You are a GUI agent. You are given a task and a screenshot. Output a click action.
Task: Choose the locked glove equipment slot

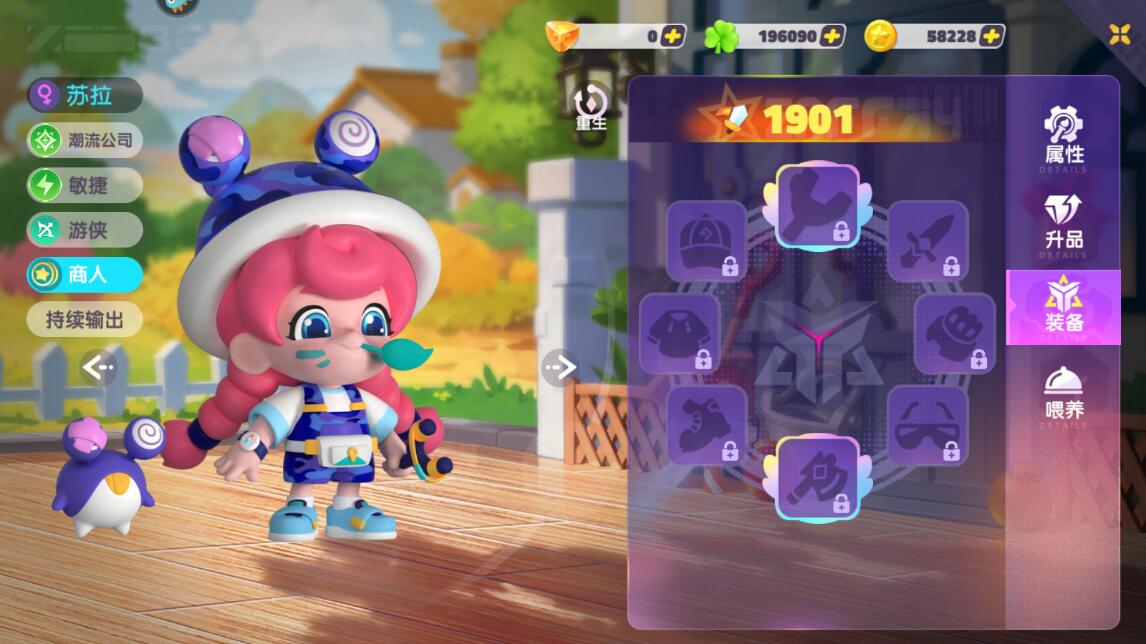(x=954, y=333)
